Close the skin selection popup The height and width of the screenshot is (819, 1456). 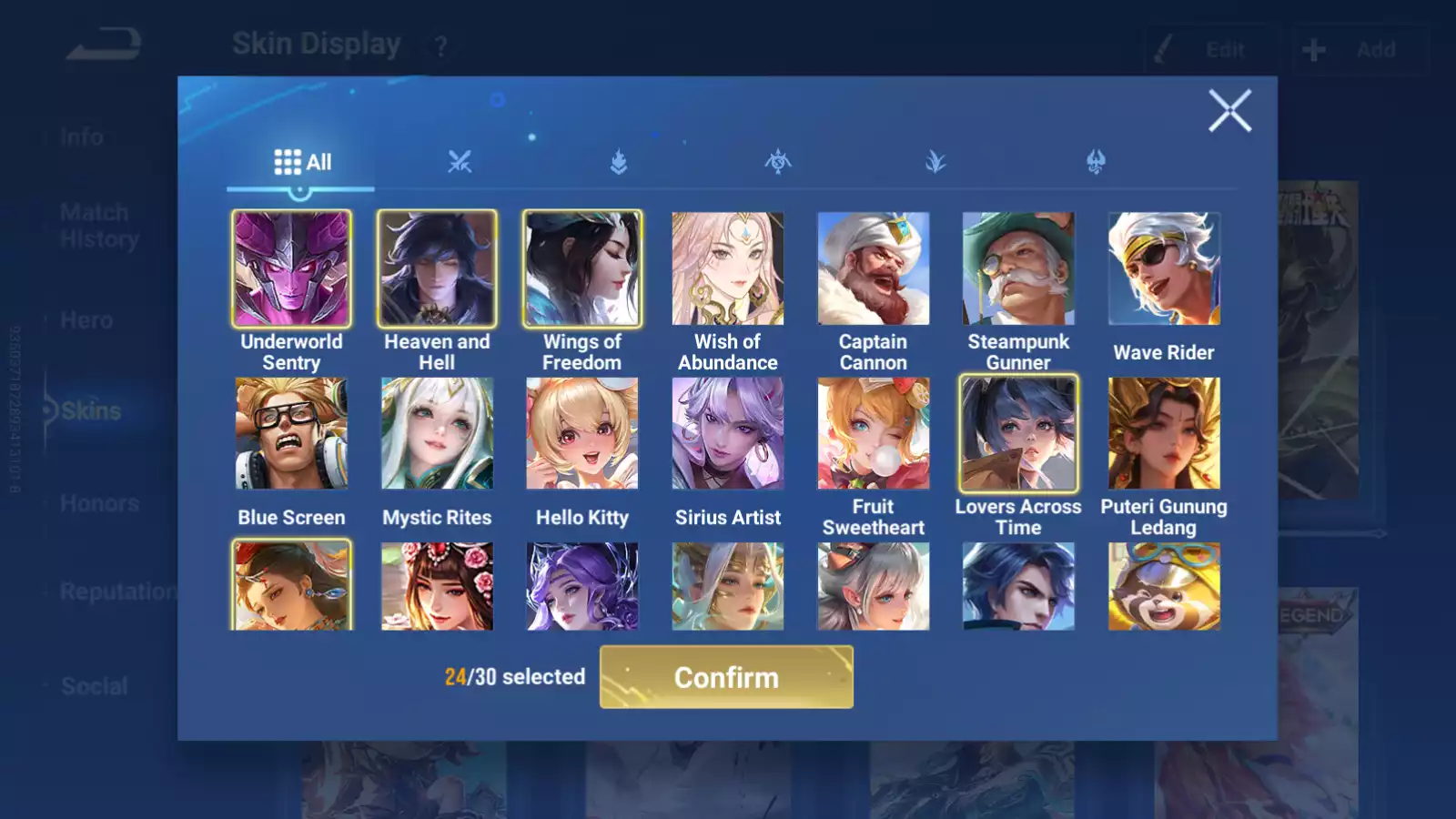click(x=1229, y=111)
